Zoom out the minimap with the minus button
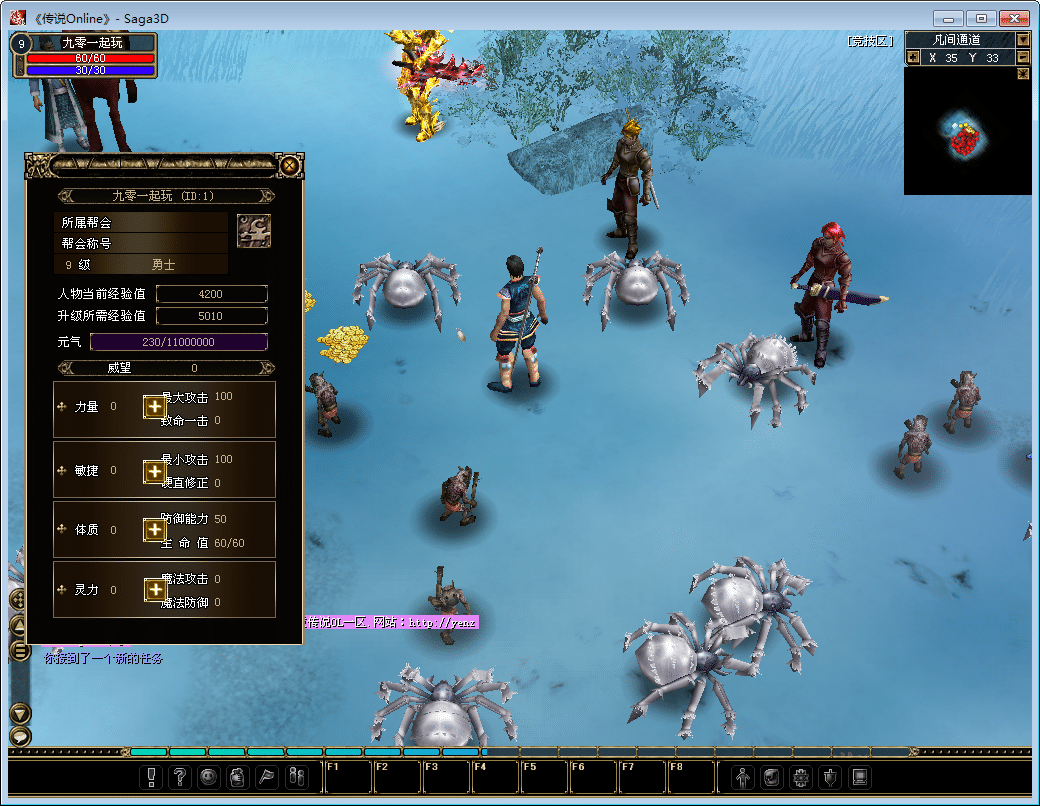The width and height of the screenshot is (1040, 806). [x=1023, y=58]
